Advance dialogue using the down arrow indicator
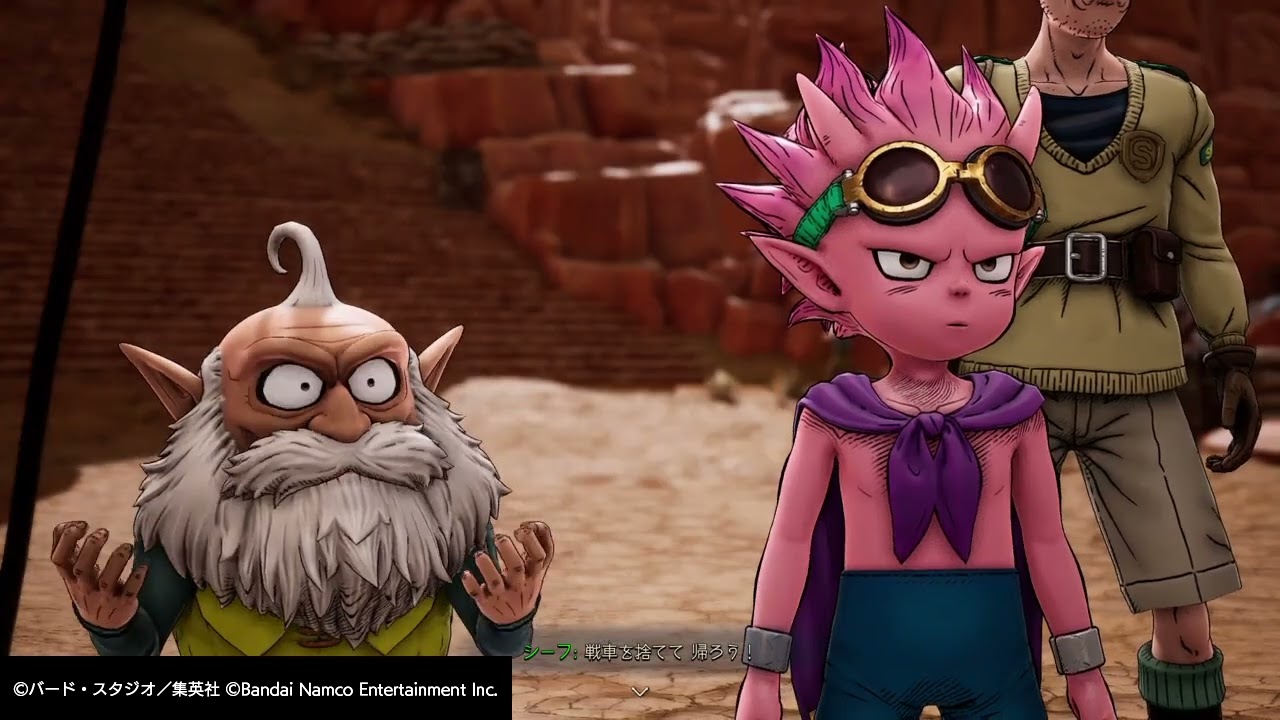The width and height of the screenshot is (1280, 720). click(640, 691)
